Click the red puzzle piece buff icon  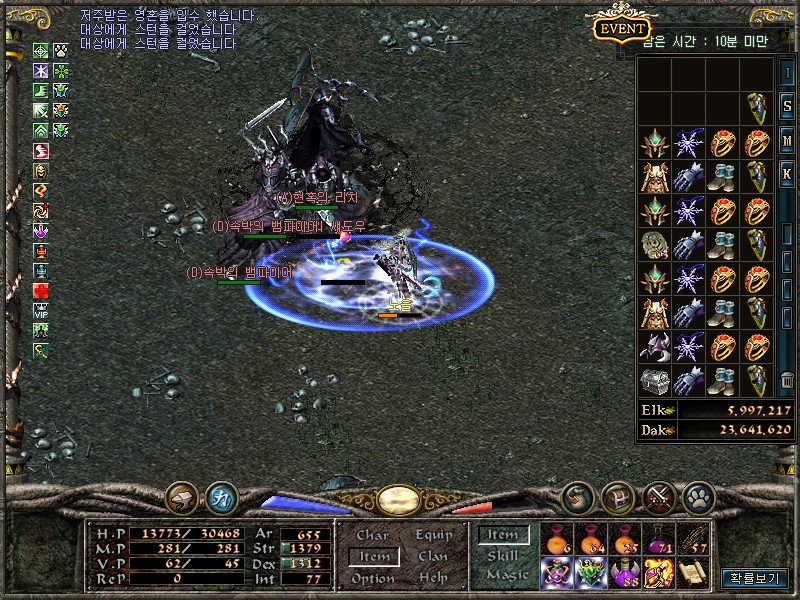click(41, 291)
